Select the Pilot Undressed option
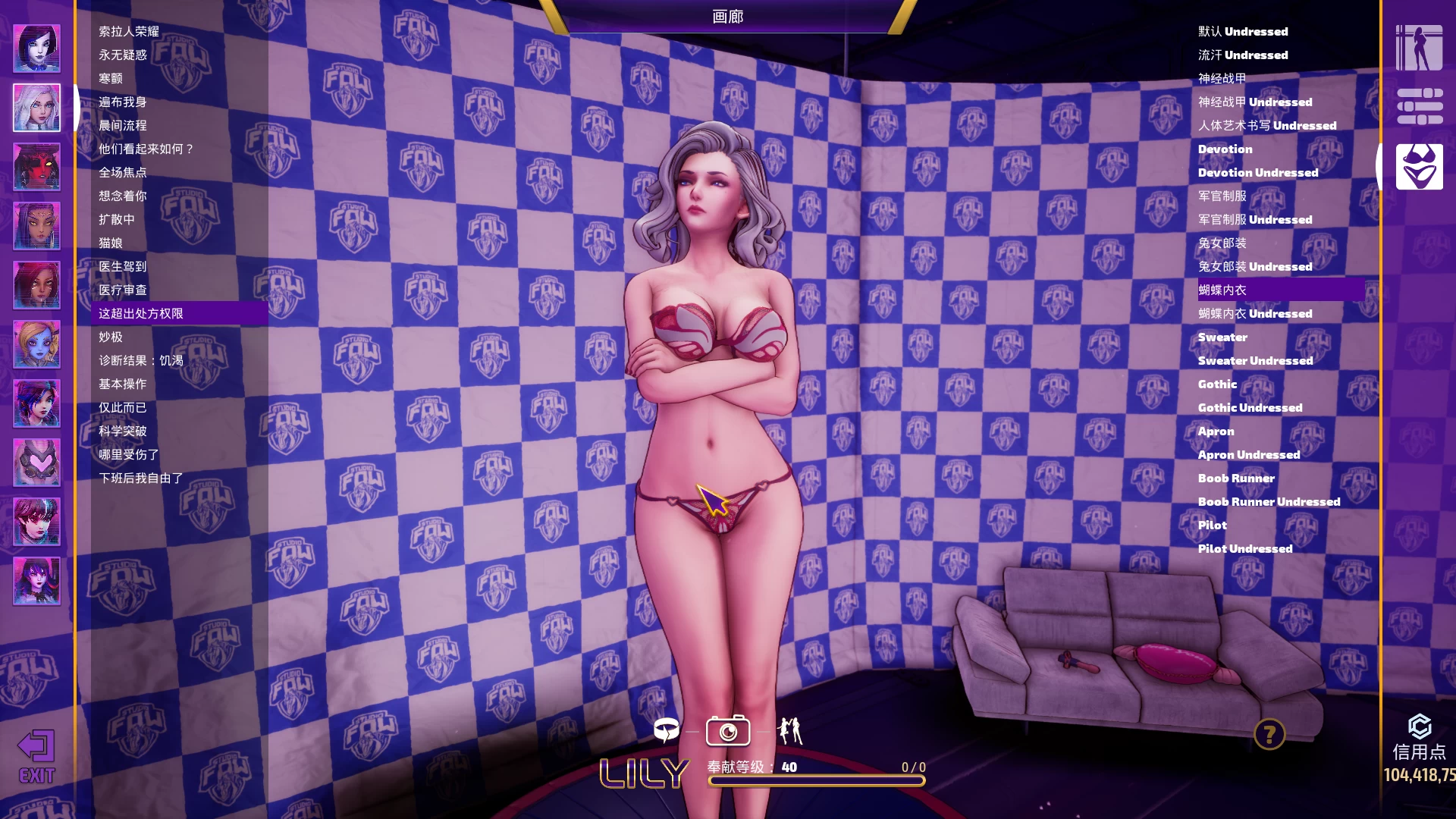1456x819 pixels. click(1244, 549)
